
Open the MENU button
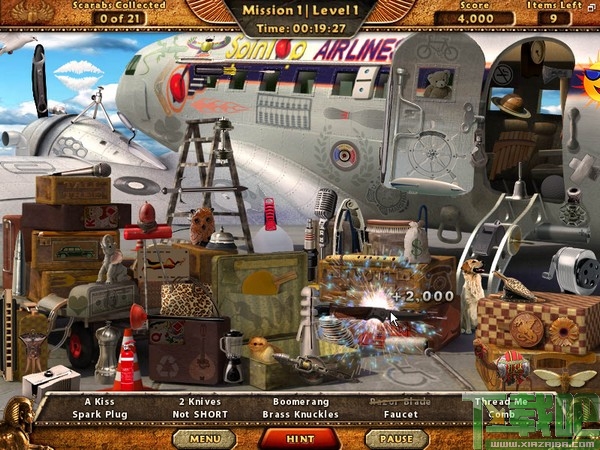tap(204, 437)
